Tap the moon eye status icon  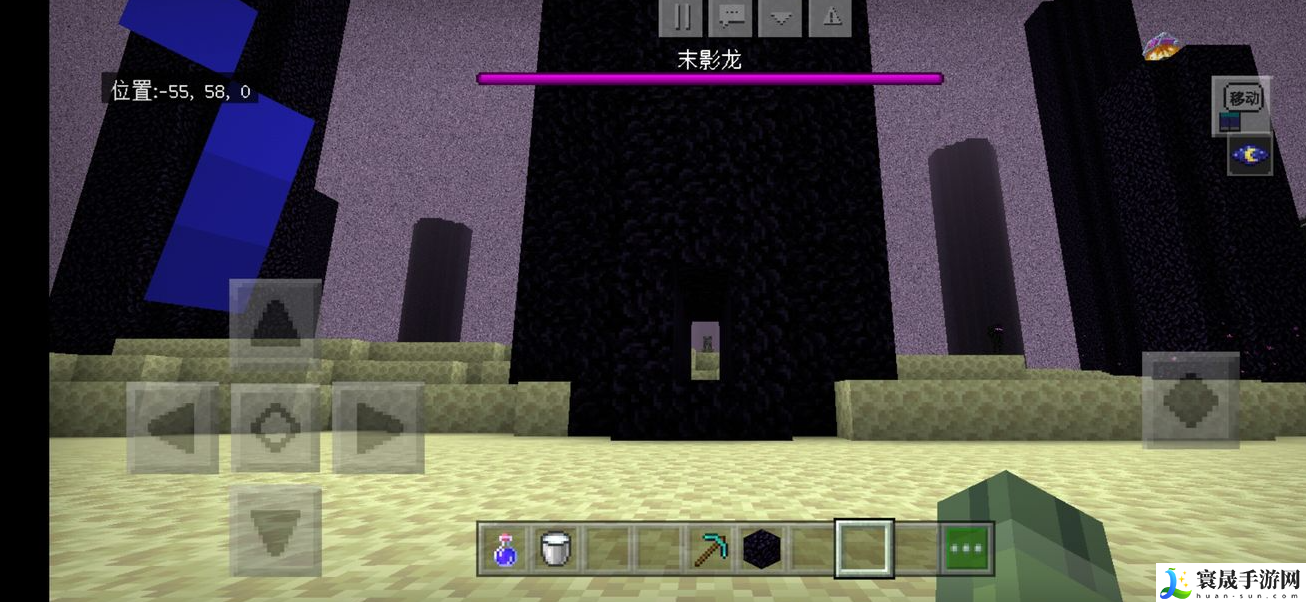click(1250, 155)
